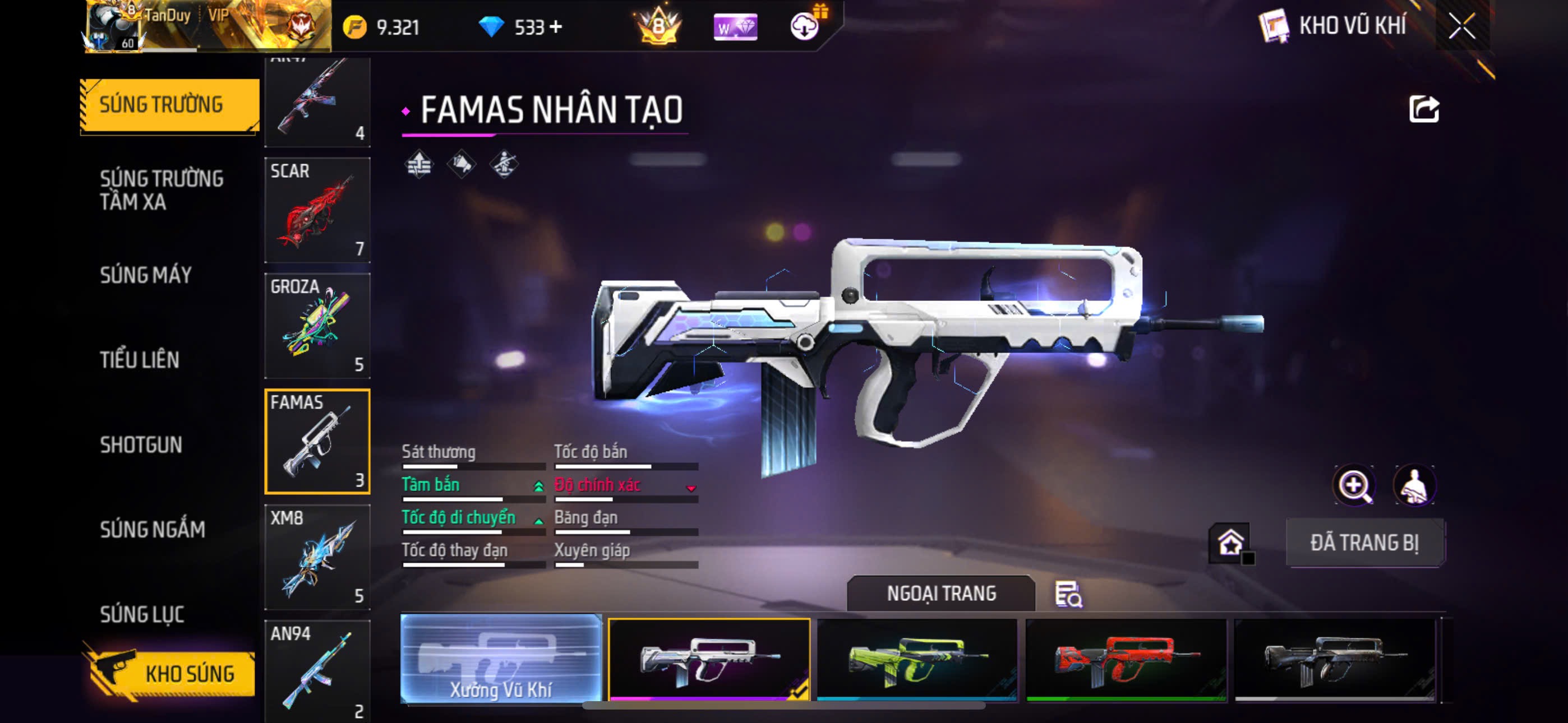The image size is (1568, 723).
Task: Add diamonds with the plus button
Action: coord(555,27)
